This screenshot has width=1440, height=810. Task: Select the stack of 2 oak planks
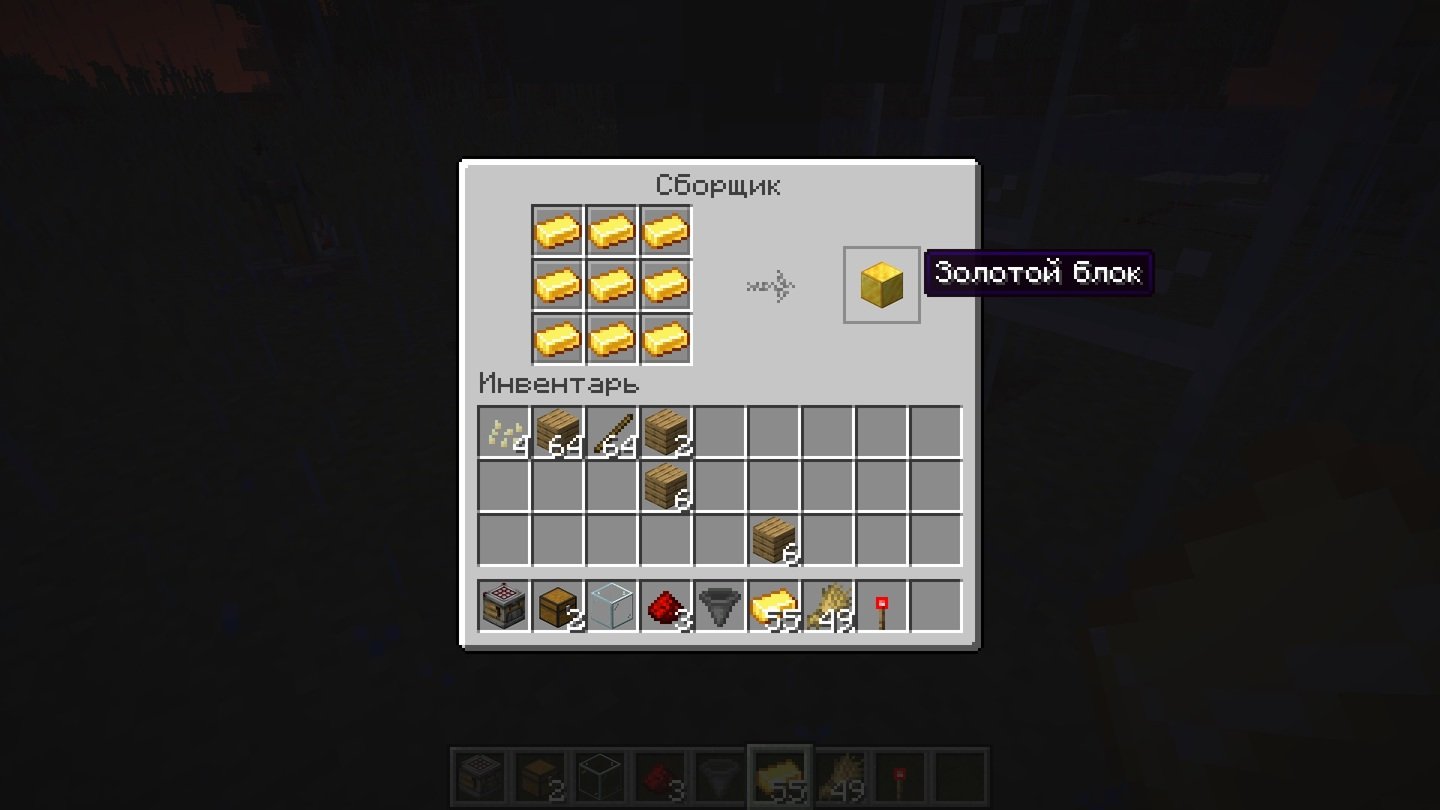coord(666,432)
